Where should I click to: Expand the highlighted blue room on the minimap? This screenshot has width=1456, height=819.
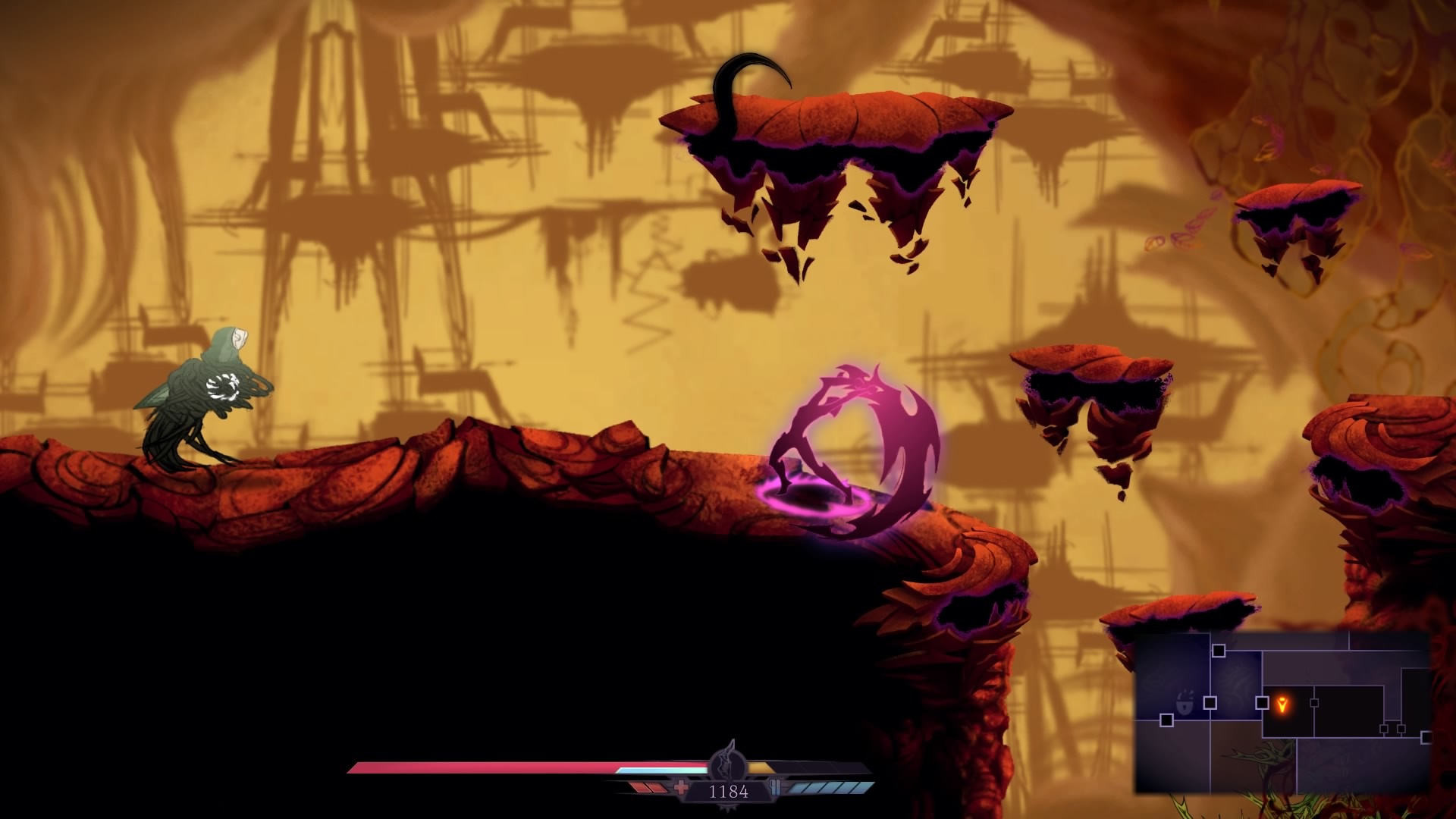(x=1235, y=680)
